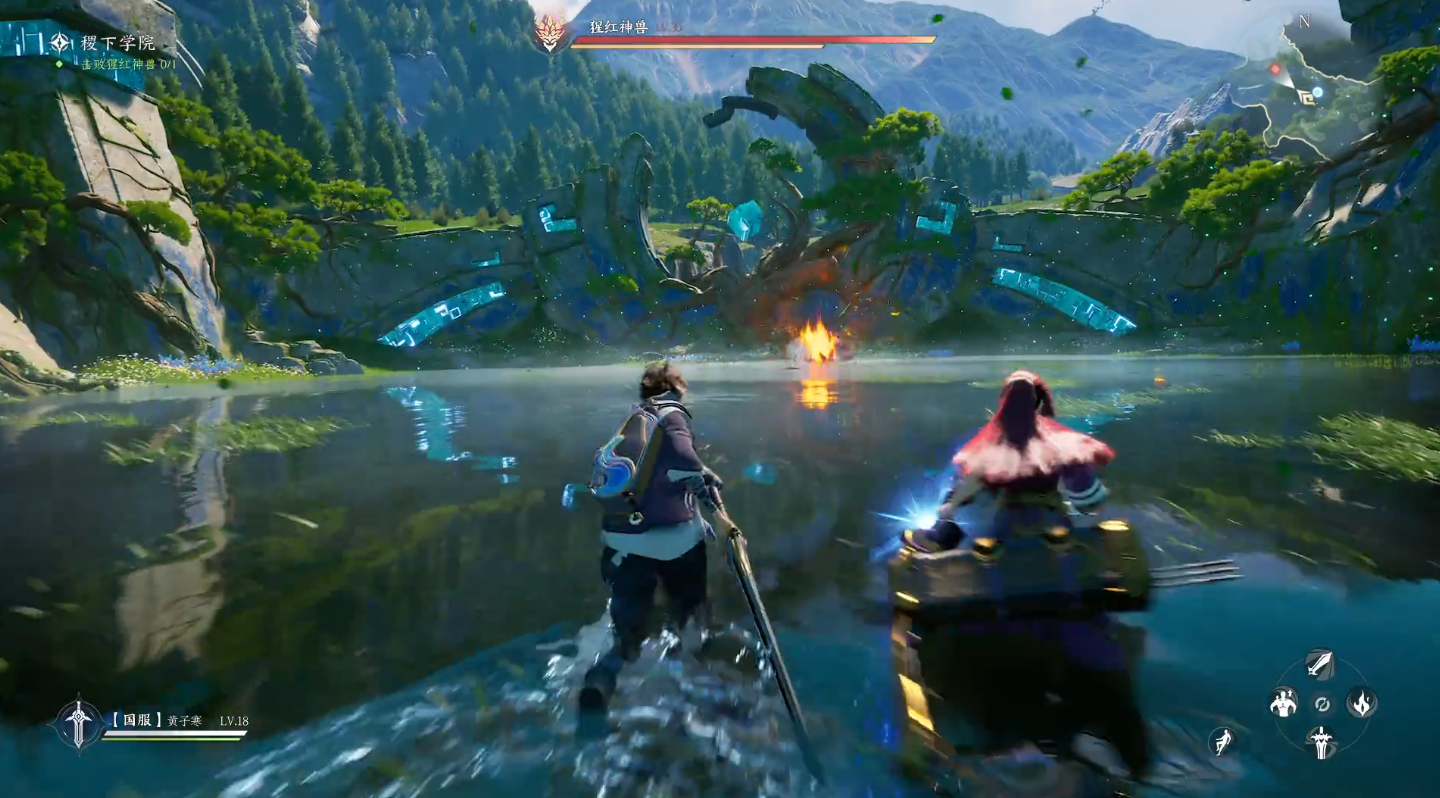Select the 猩红神兽 boss emblem icon

tap(549, 34)
